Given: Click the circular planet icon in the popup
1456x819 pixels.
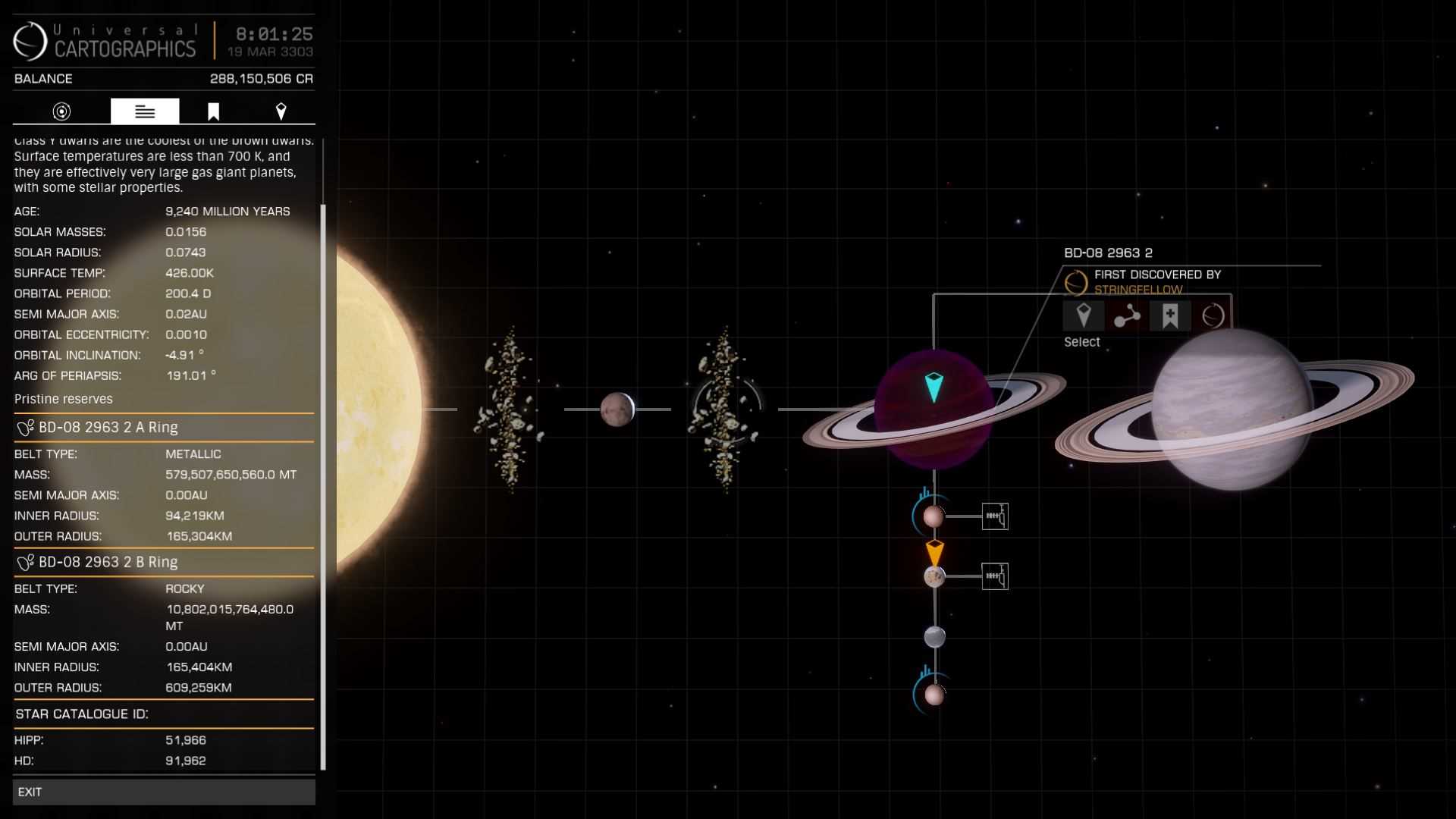Looking at the screenshot, I should 1213,315.
